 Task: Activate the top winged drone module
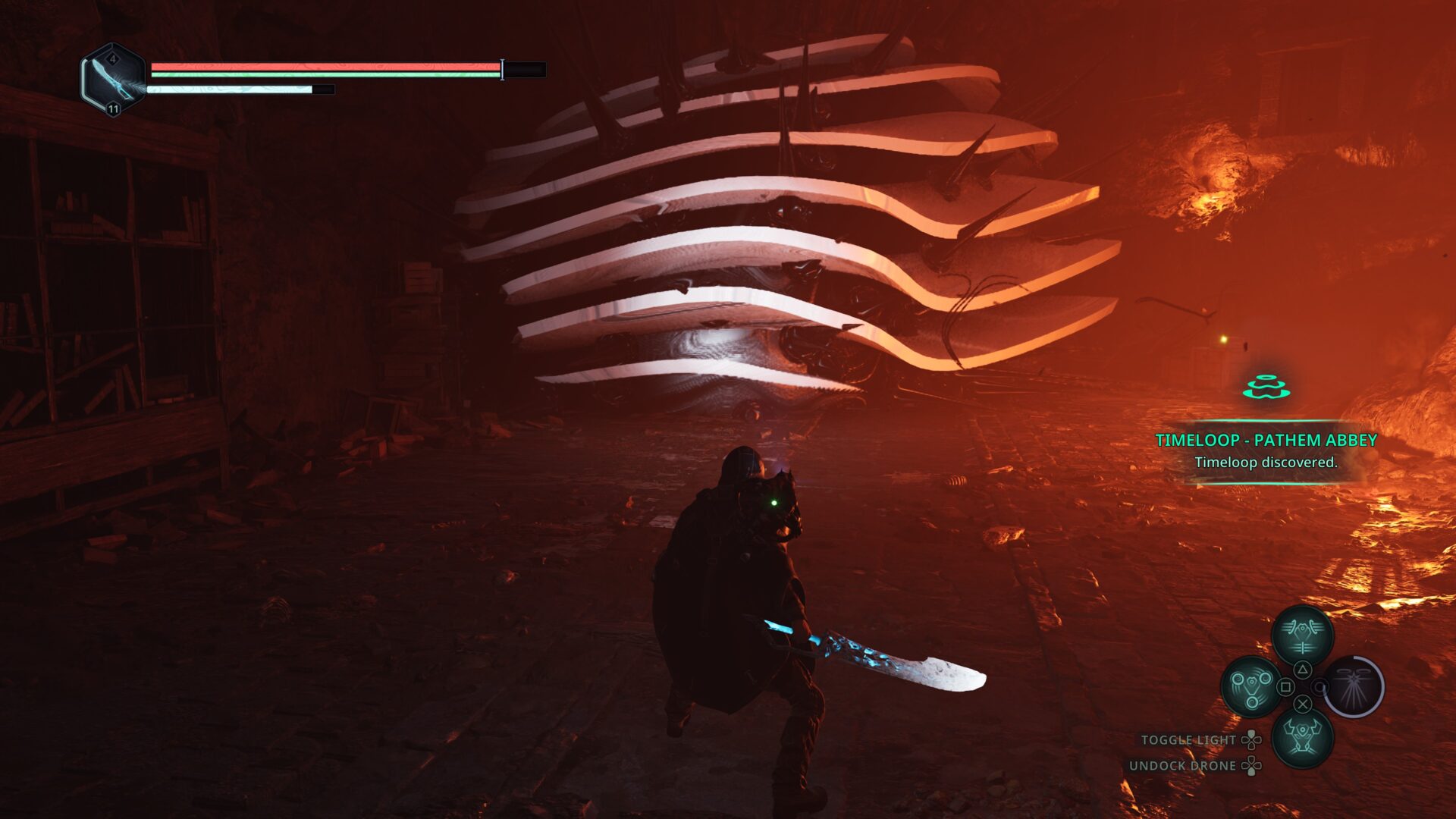1302,635
